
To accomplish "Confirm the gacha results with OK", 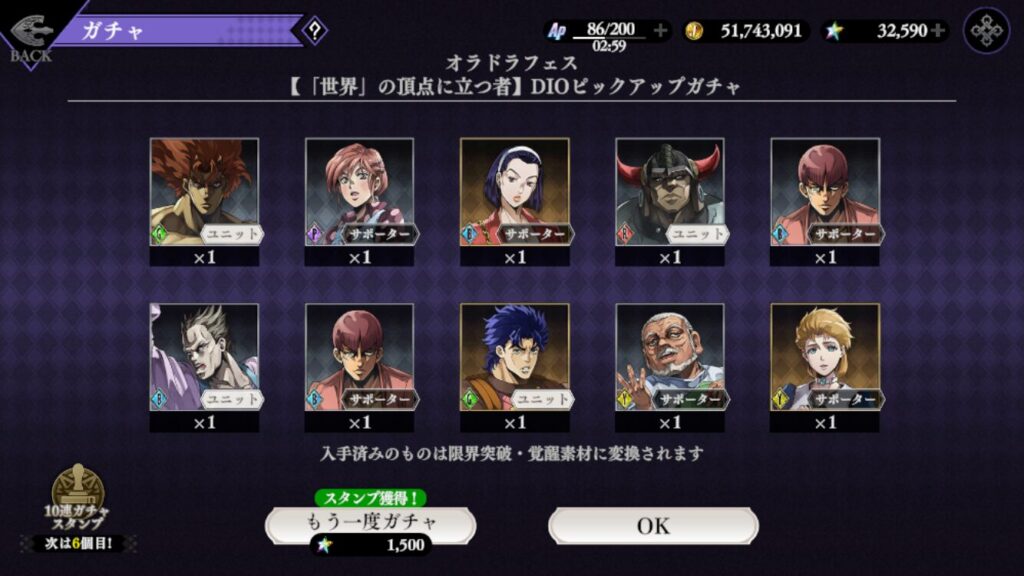I will pos(653,525).
